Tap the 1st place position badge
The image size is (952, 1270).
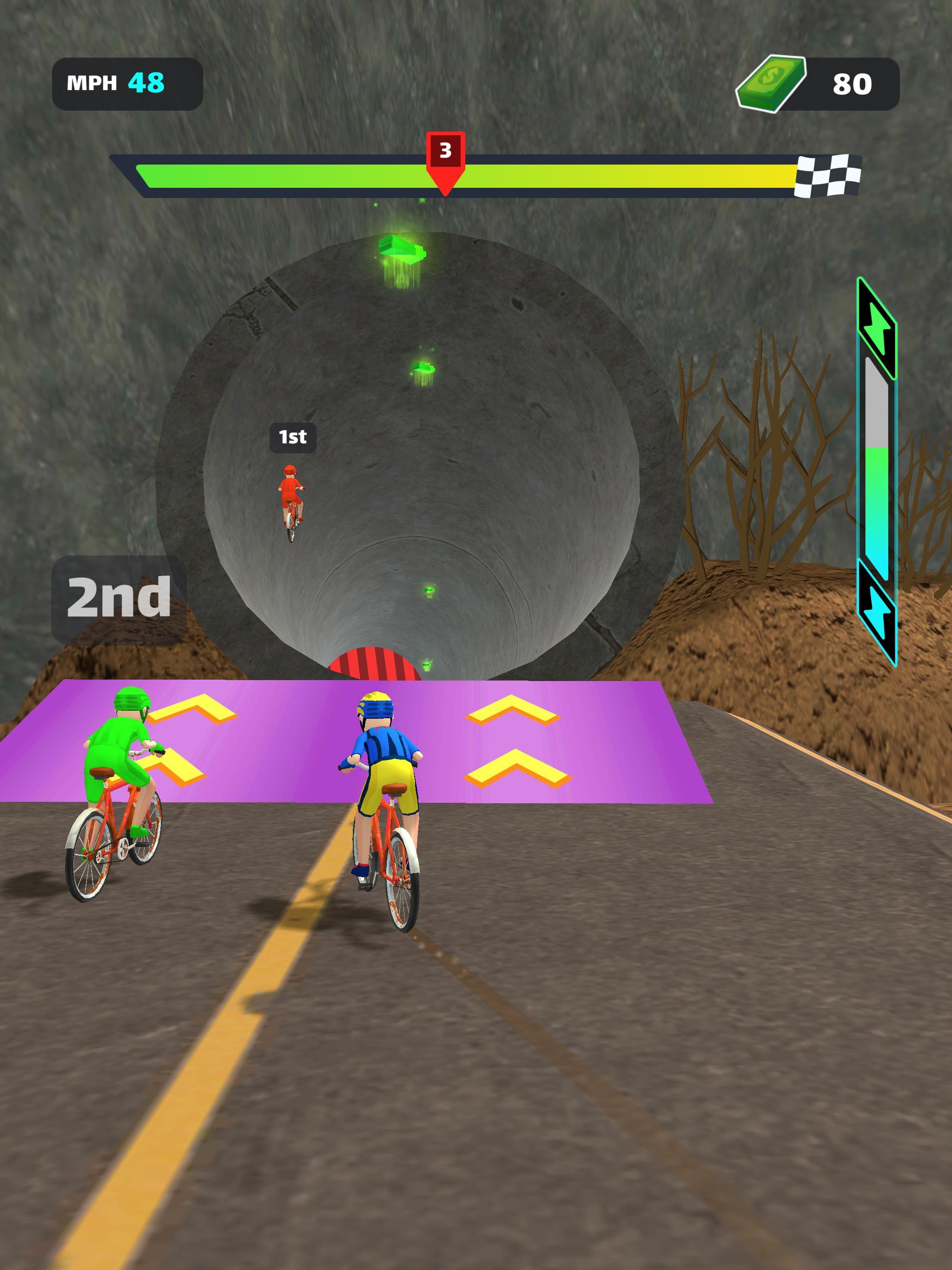pyautogui.click(x=293, y=437)
